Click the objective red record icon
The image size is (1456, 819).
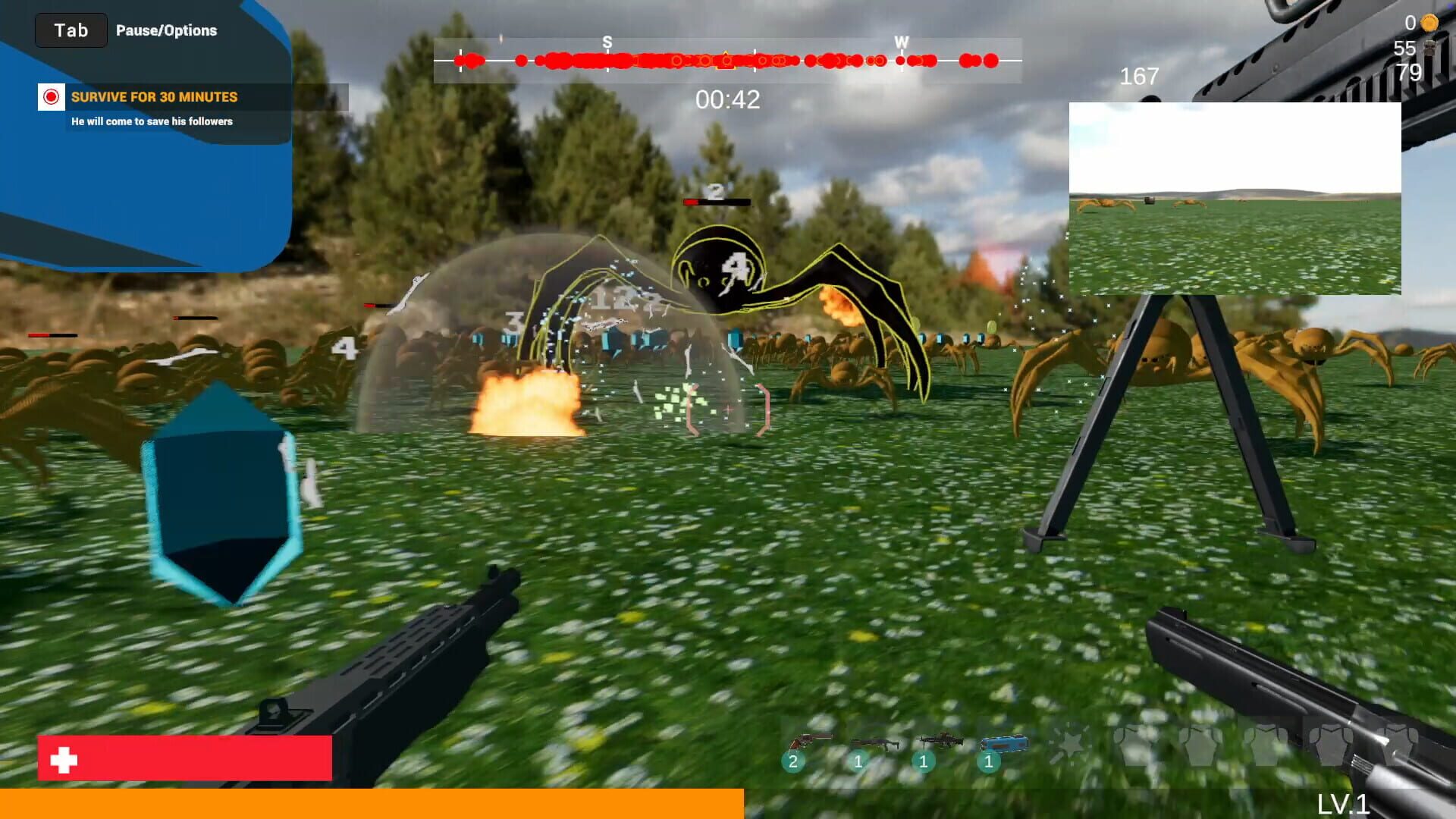(x=51, y=97)
